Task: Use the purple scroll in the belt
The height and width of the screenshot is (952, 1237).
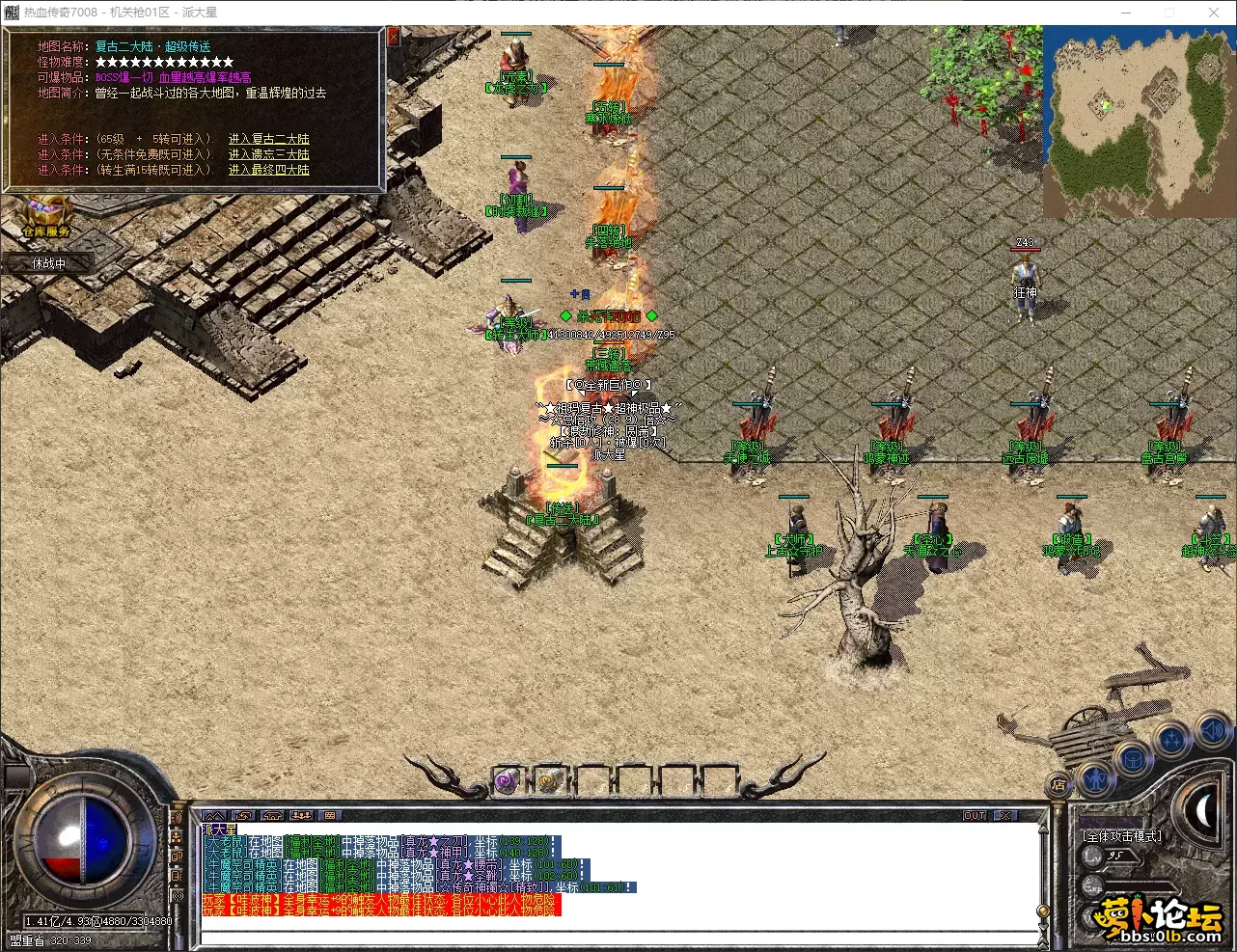Action: coord(506,780)
